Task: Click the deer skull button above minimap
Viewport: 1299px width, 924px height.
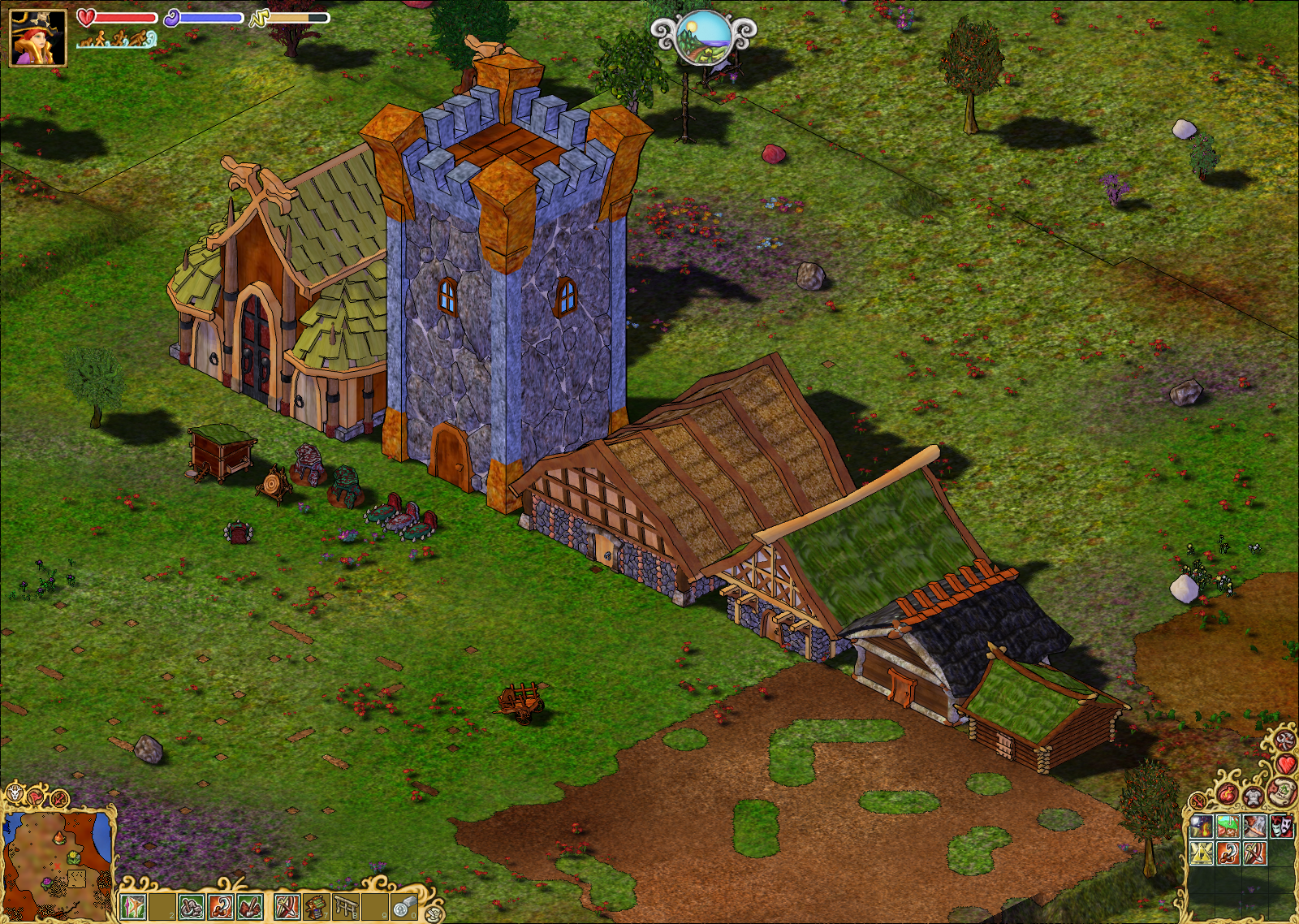Action: click(14, 795)
